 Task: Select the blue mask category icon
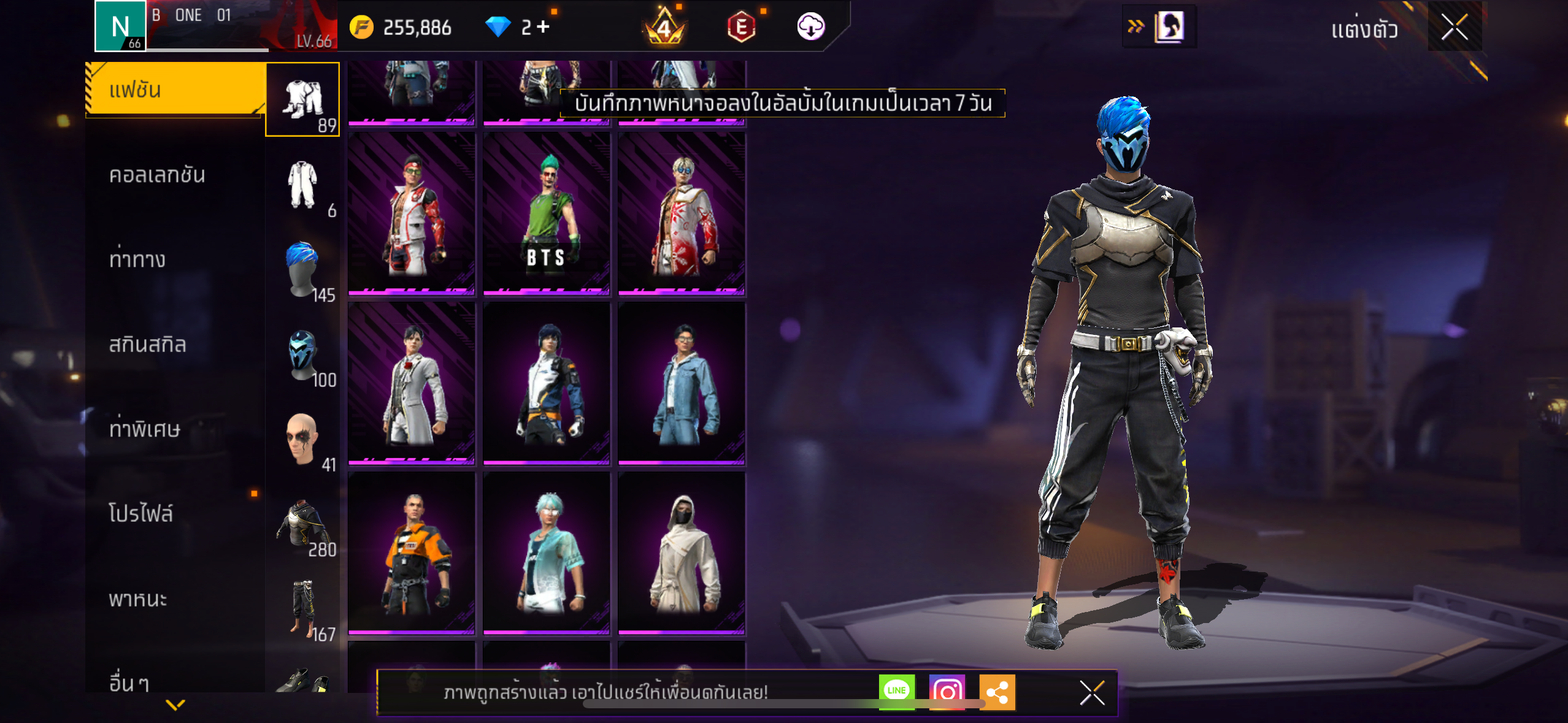click(302, 354)
